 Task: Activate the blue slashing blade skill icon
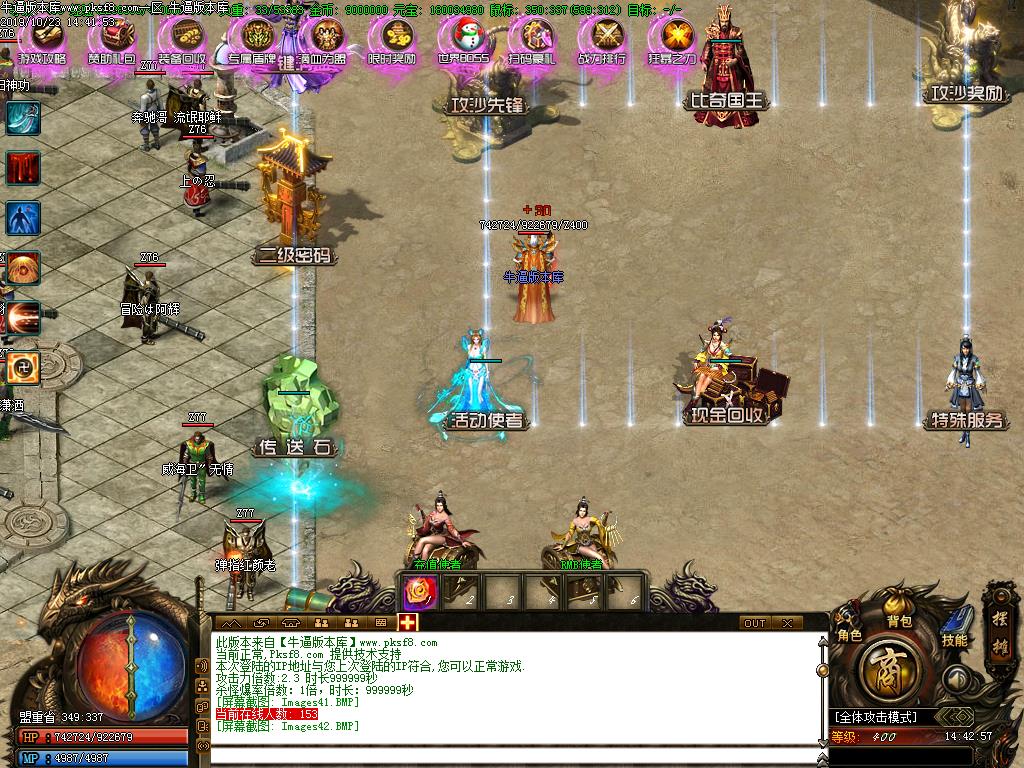click(22, 117)
